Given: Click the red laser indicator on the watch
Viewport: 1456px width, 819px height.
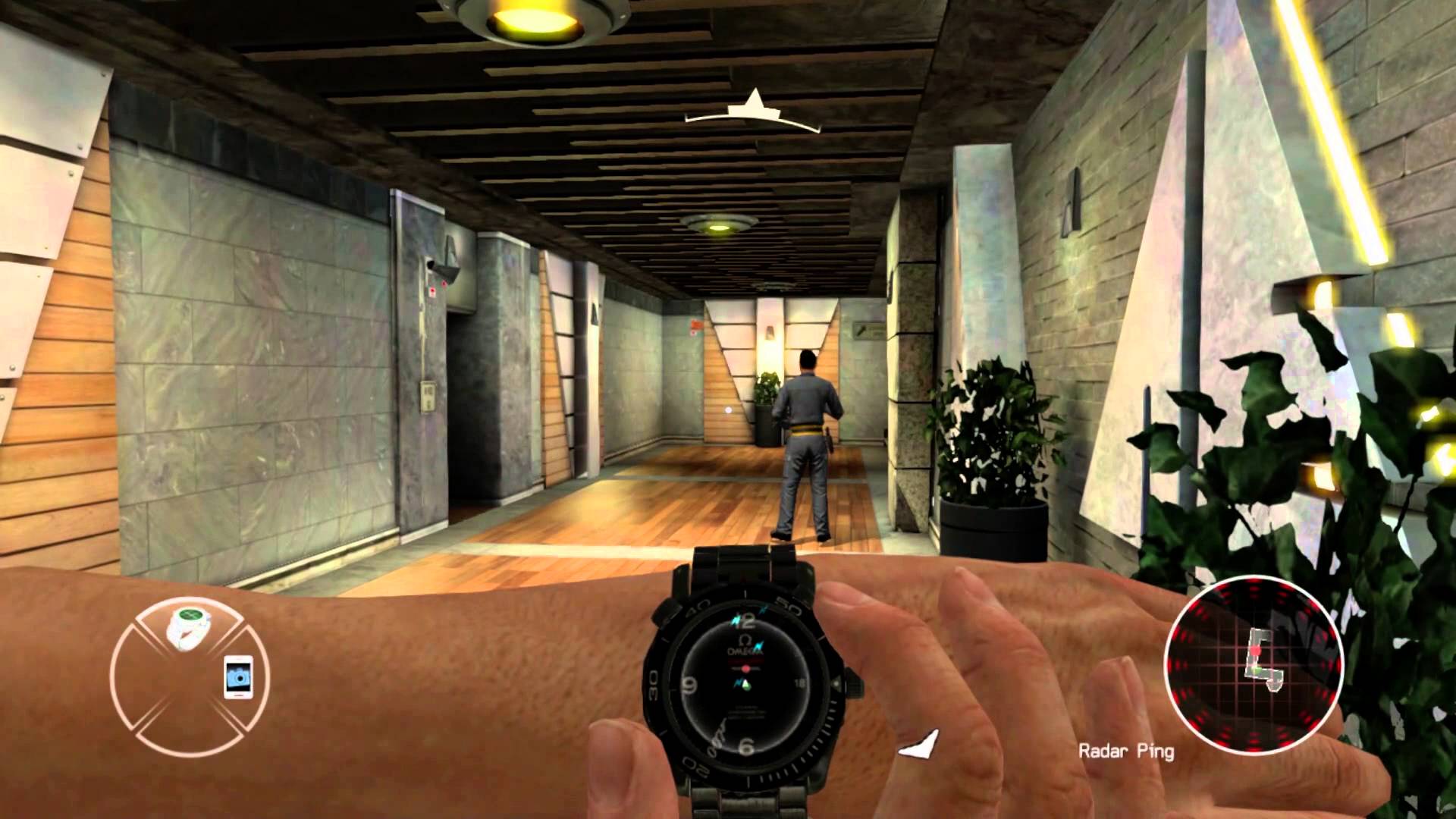Looking at the screenshot, I should click(745, 667).
